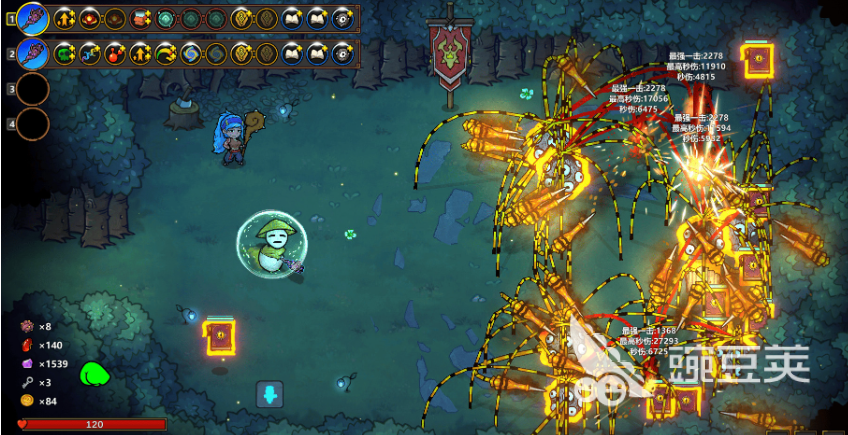Activate the blue down-arrow button

pyautogui.click(x=270, y=394)
